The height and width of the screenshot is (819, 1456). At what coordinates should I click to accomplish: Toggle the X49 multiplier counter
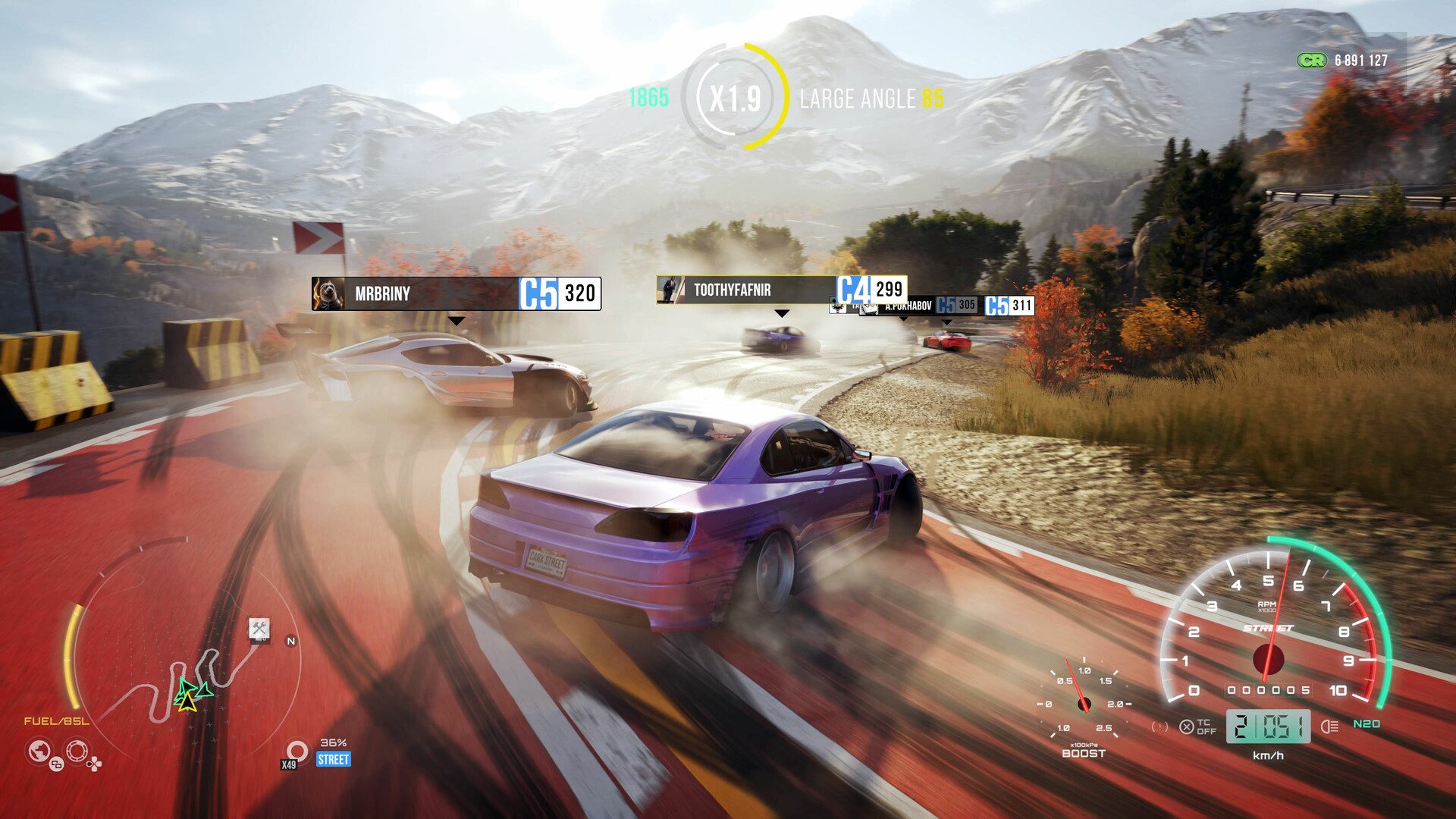(287, 765)
